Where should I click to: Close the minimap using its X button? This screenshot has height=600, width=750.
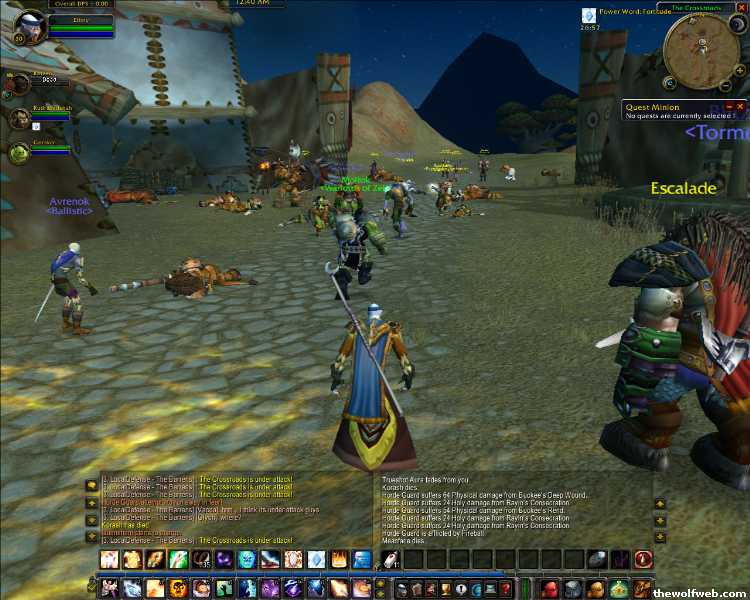coord(743,8)
